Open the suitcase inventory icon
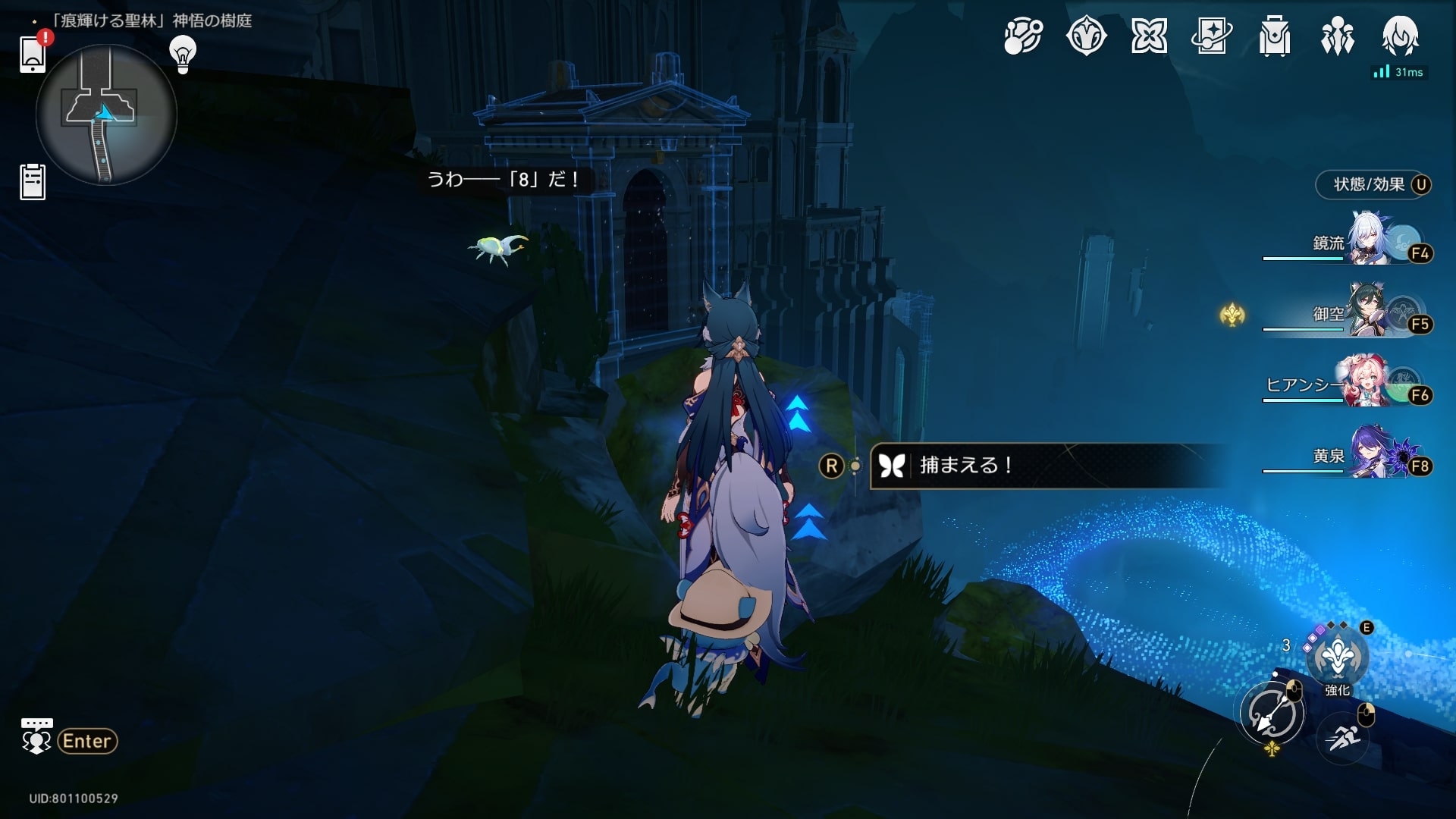 coord(1274,36)
